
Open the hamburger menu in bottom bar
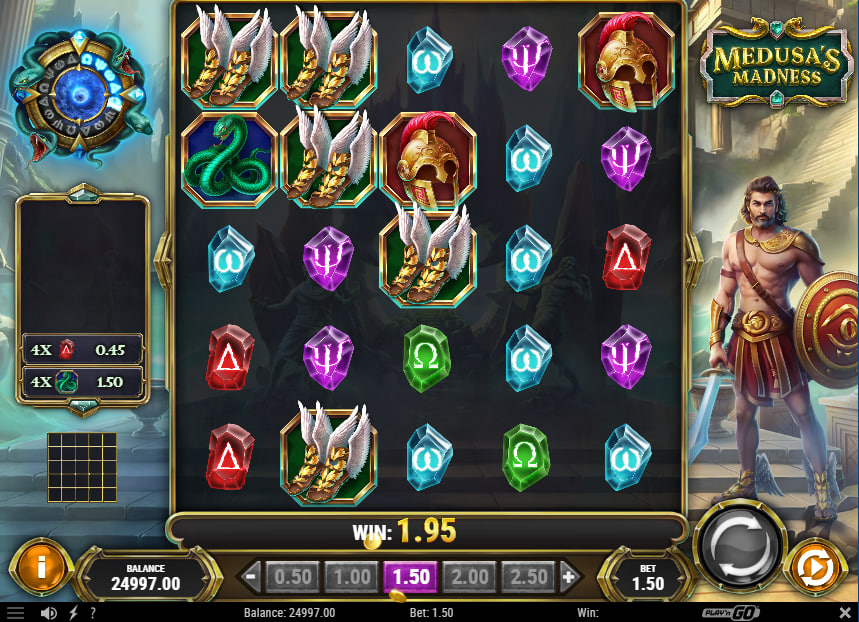[x=14, y=612]
